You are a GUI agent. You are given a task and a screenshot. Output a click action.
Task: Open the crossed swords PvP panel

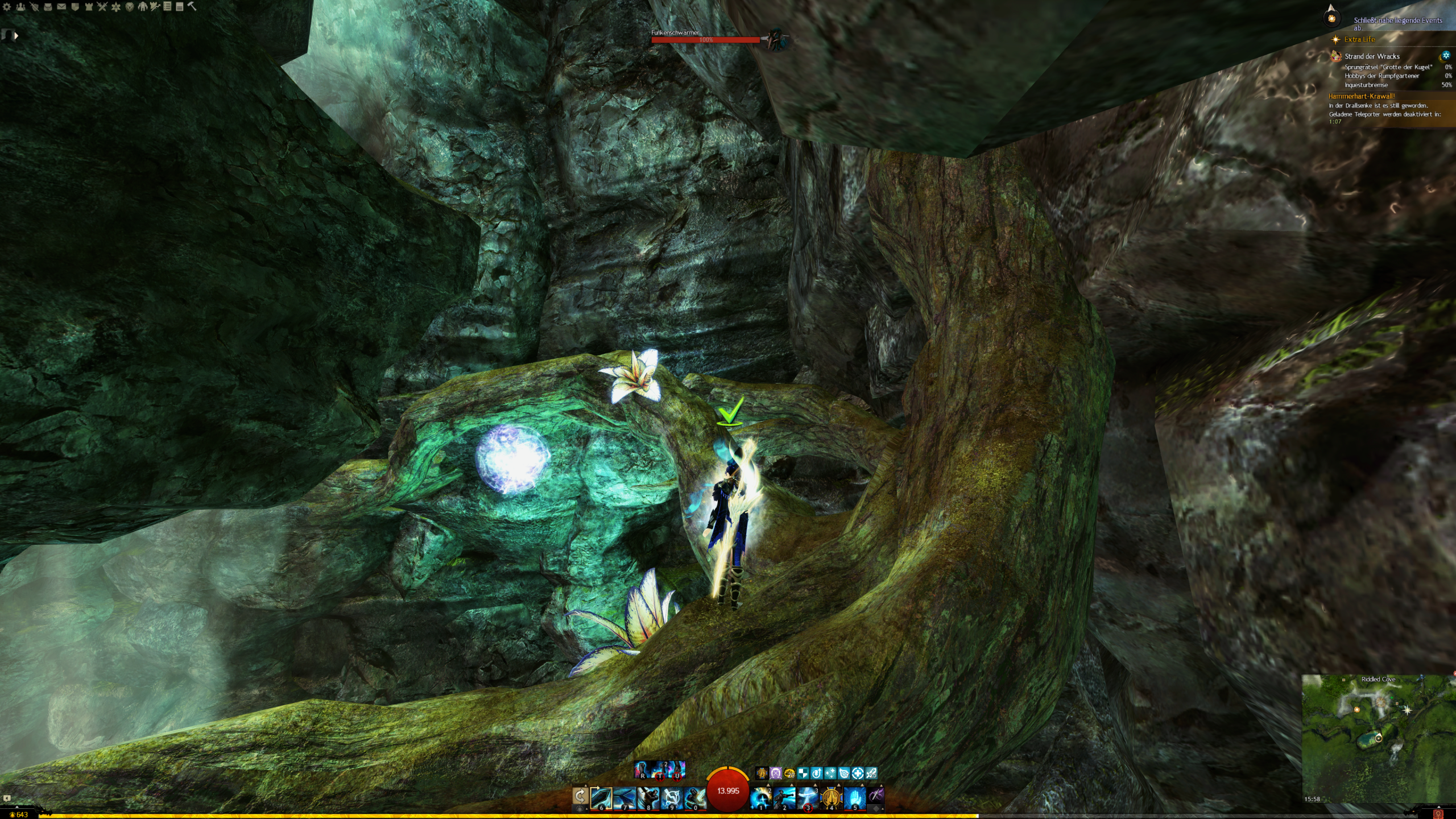click(102, 7)
